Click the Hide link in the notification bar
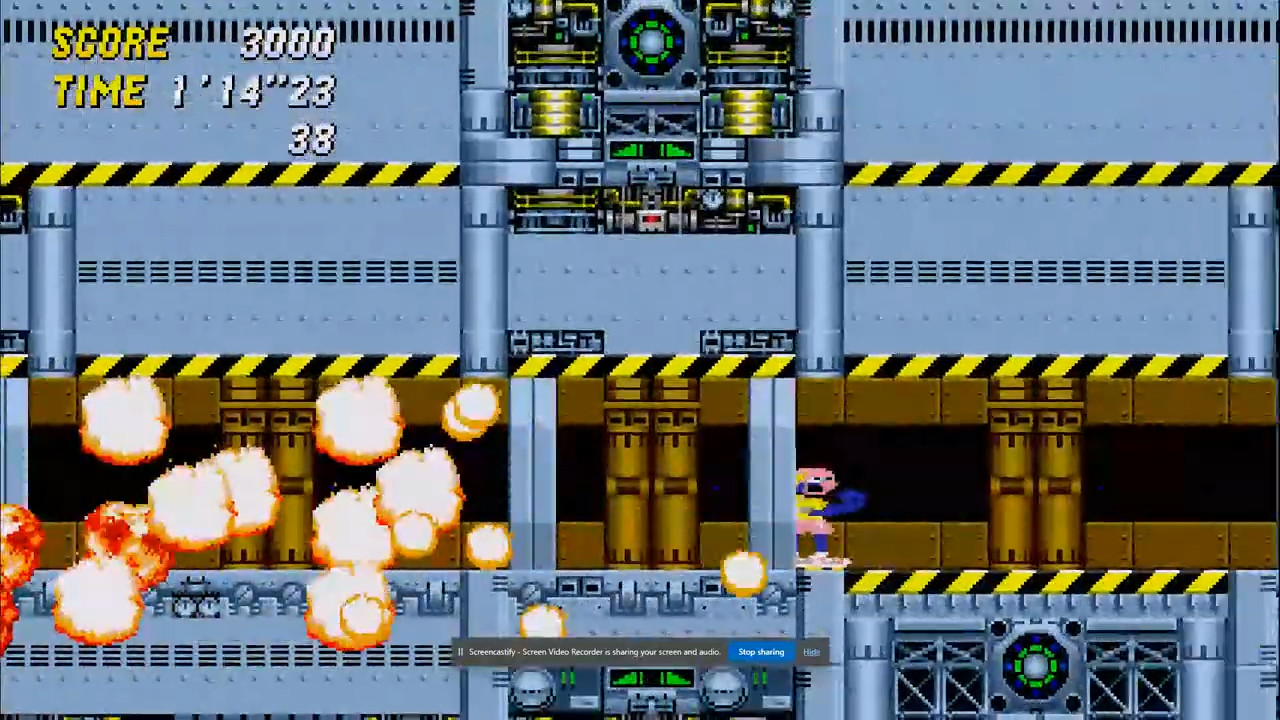1280x720 pixels. (x=810, y=652)
